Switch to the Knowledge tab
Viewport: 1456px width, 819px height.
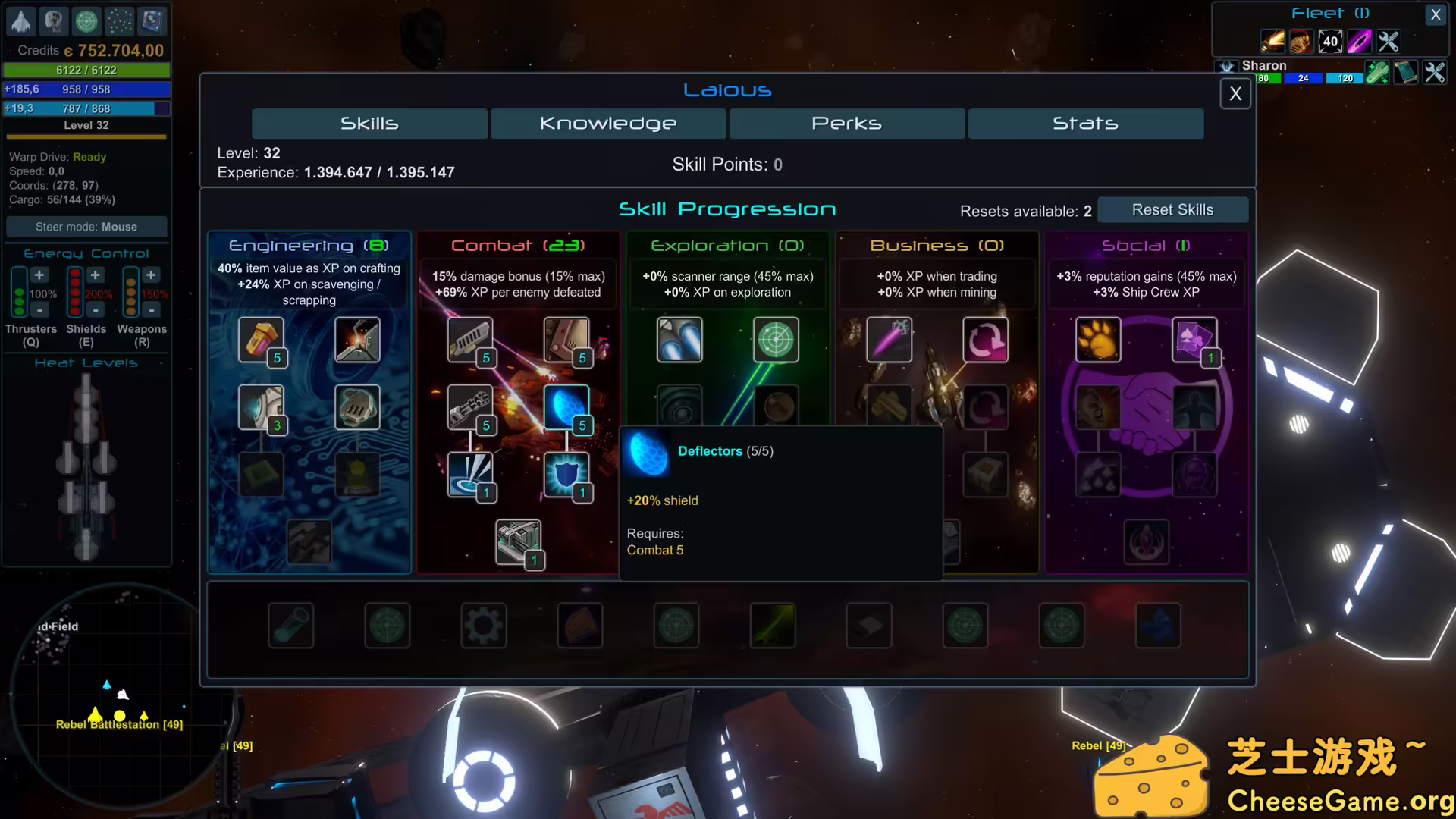coord(607,123)
